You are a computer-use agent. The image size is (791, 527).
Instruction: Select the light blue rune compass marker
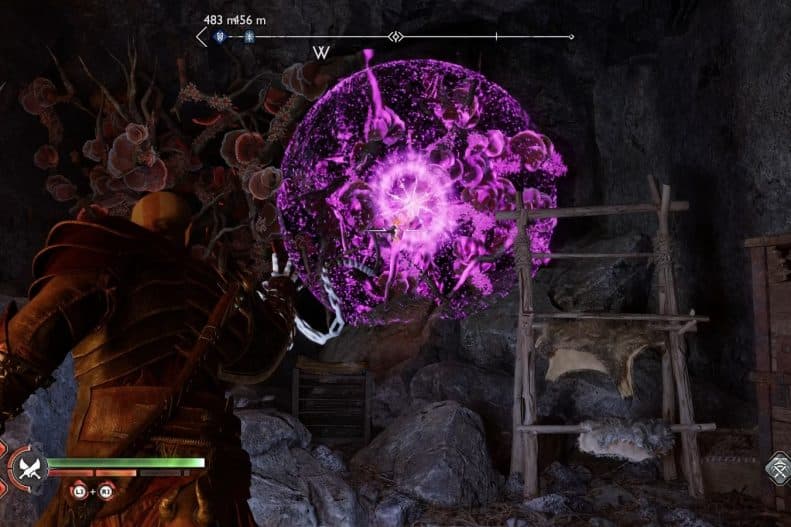click(x=248, y=37)
